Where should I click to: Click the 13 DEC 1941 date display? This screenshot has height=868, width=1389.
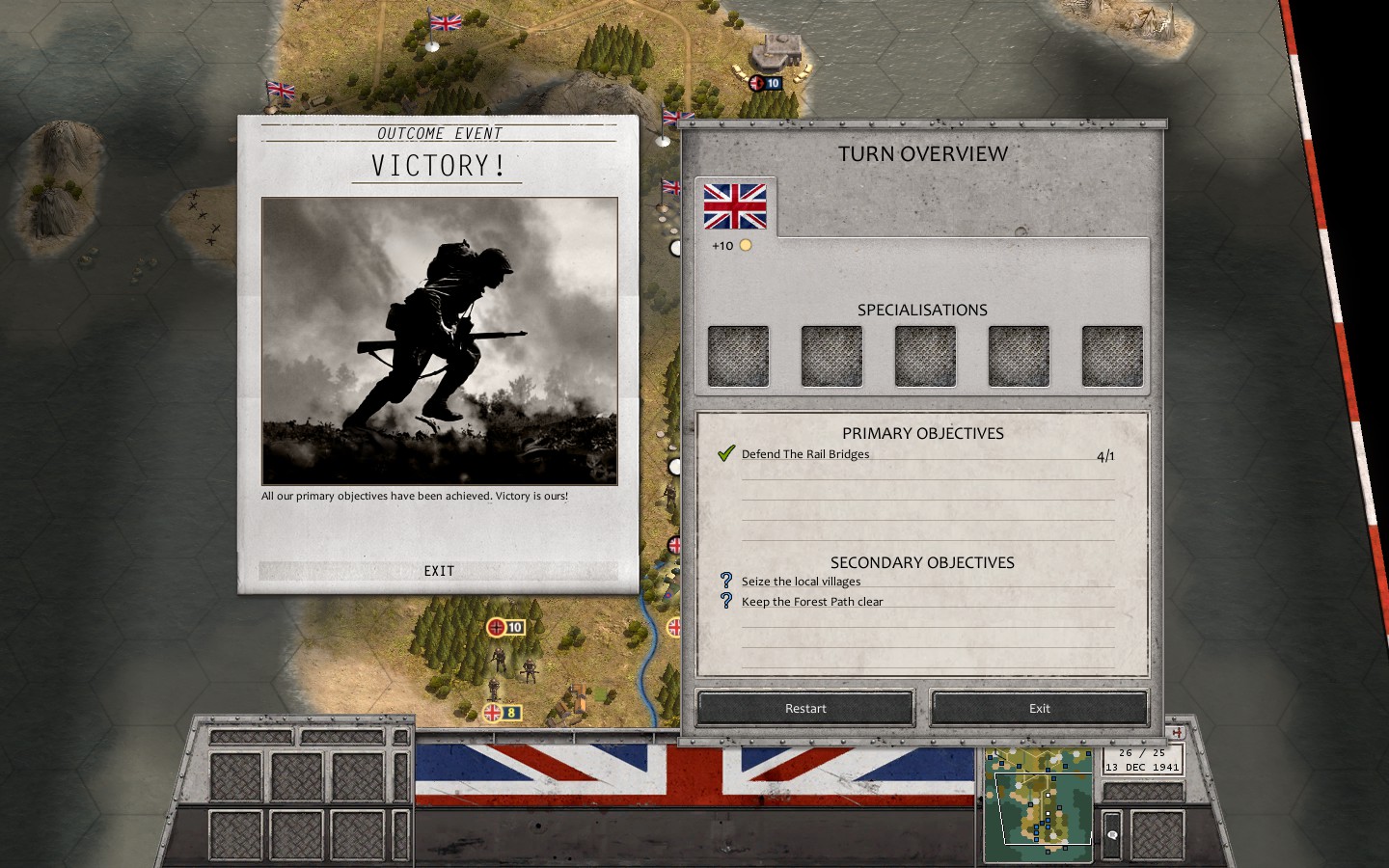(1144, 767)
